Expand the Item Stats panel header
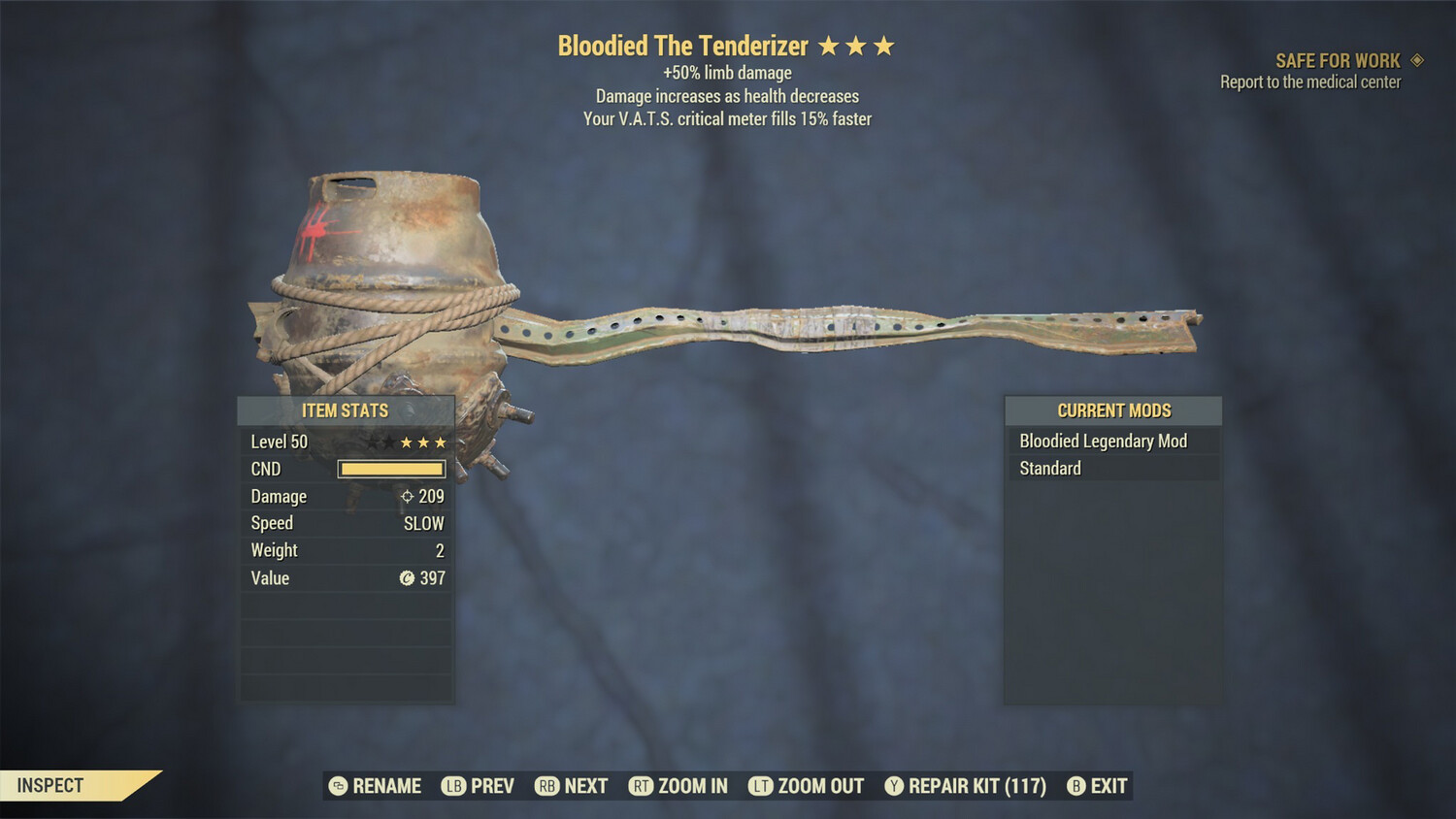 346,410
